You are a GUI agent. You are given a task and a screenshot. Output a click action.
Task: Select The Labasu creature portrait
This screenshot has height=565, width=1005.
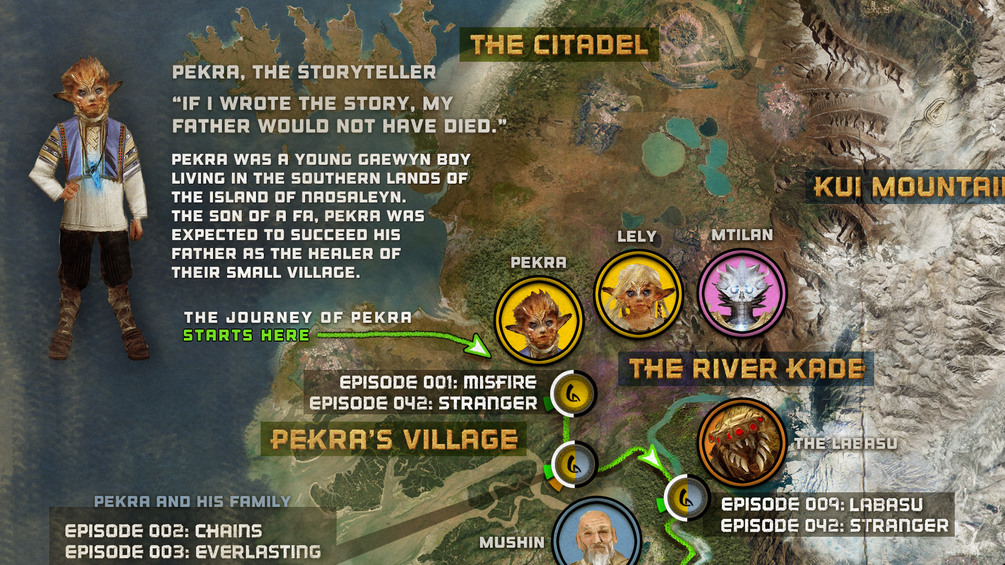click(742, 442)
